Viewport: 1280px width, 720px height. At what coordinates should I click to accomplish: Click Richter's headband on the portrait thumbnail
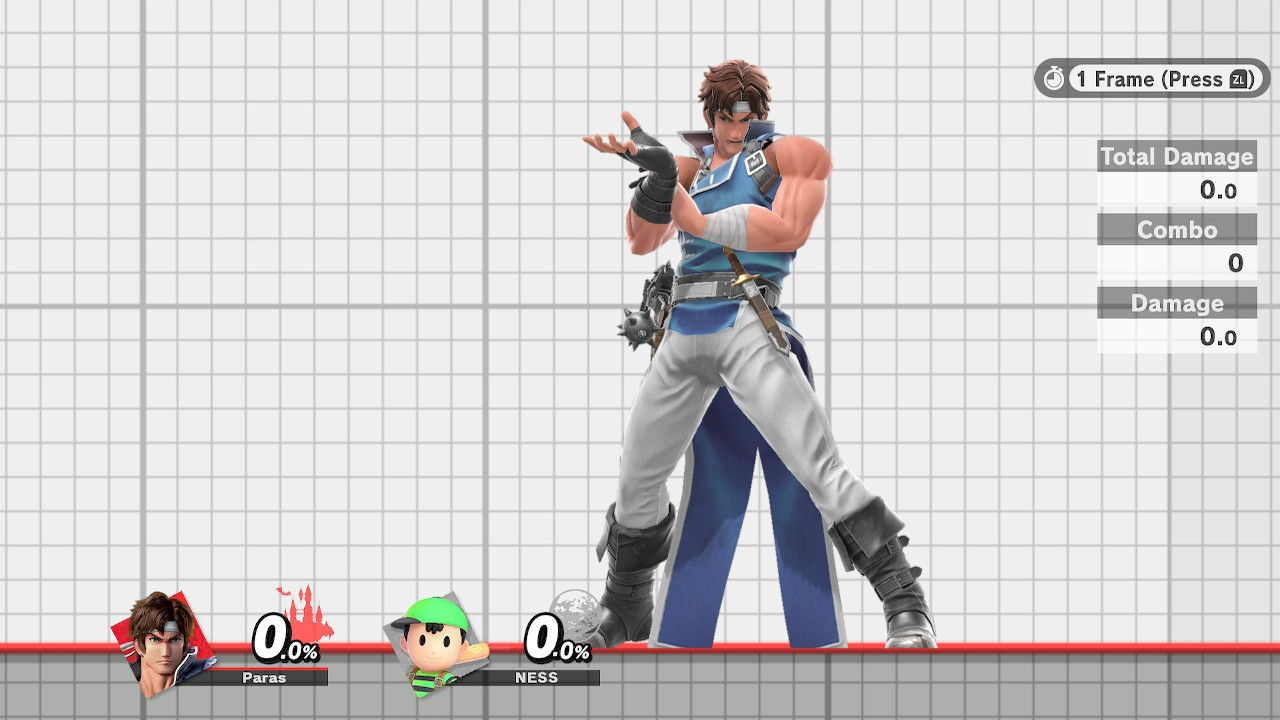[168, 627]
